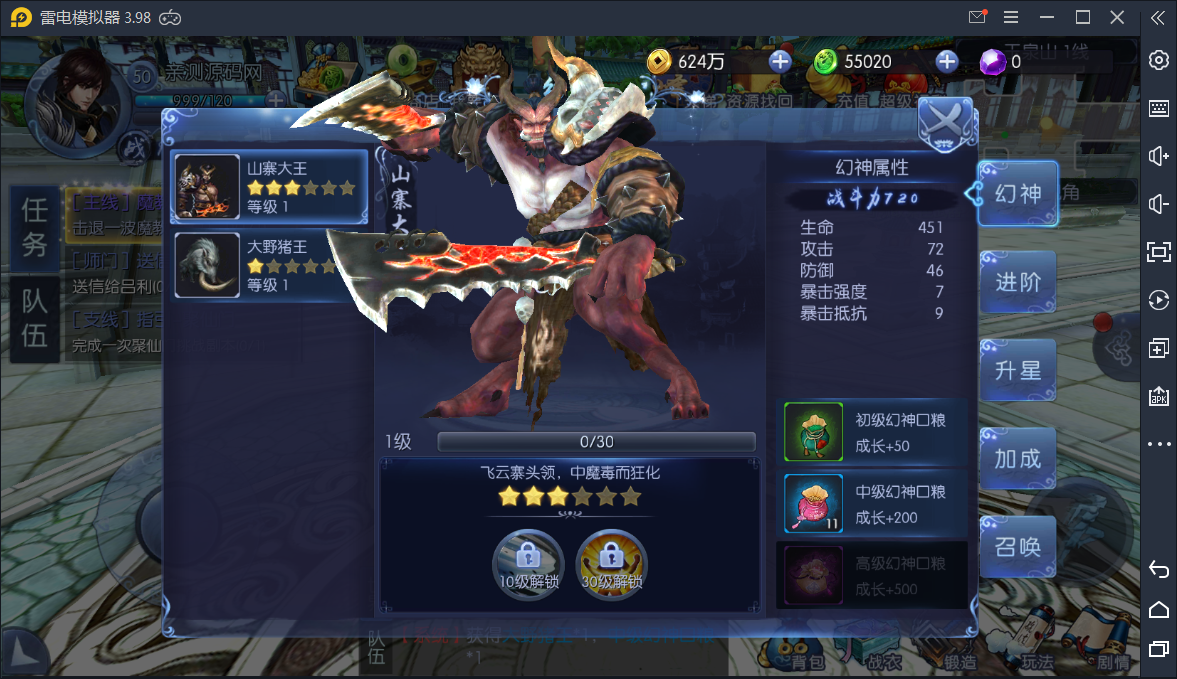Add gold coins with the plus button
Screen dimensions: 1177x679
coord(780,62)
